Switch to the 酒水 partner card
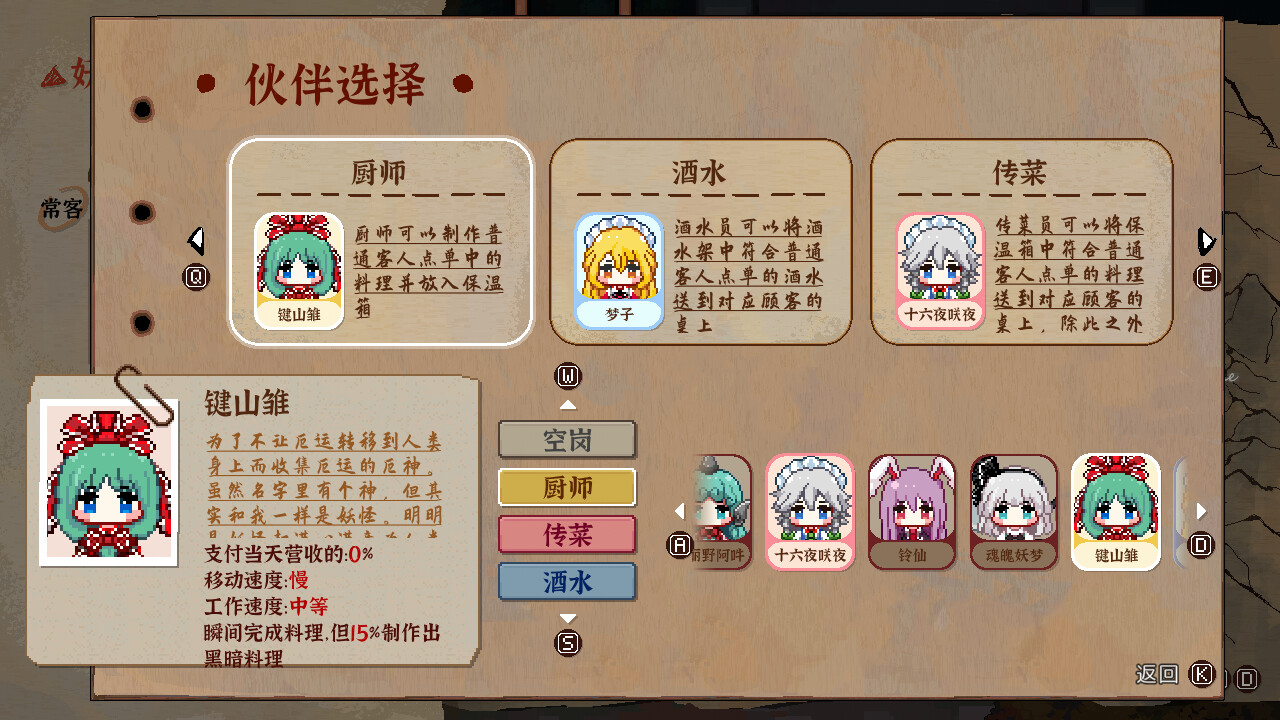This screenshot has width=1280, height=720. pos(699,170)
